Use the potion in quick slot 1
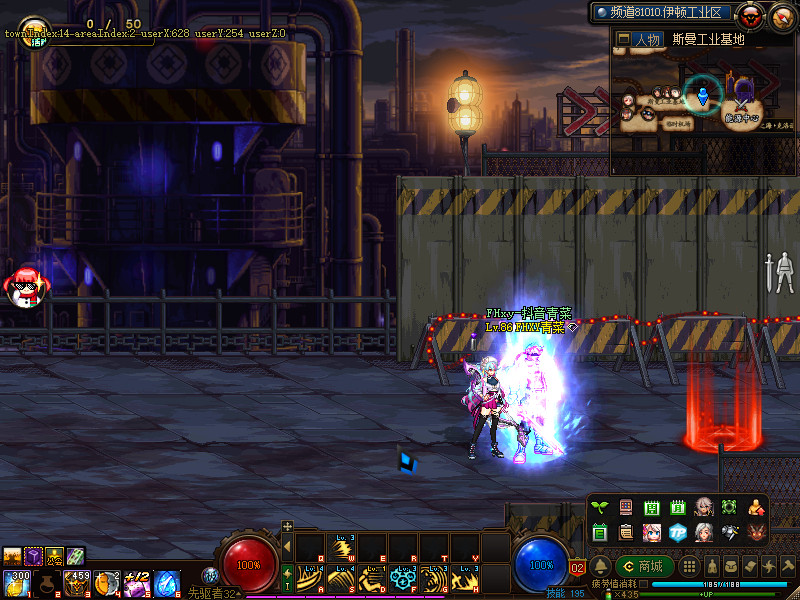This screenshot has height=600, width=800. 17,581
